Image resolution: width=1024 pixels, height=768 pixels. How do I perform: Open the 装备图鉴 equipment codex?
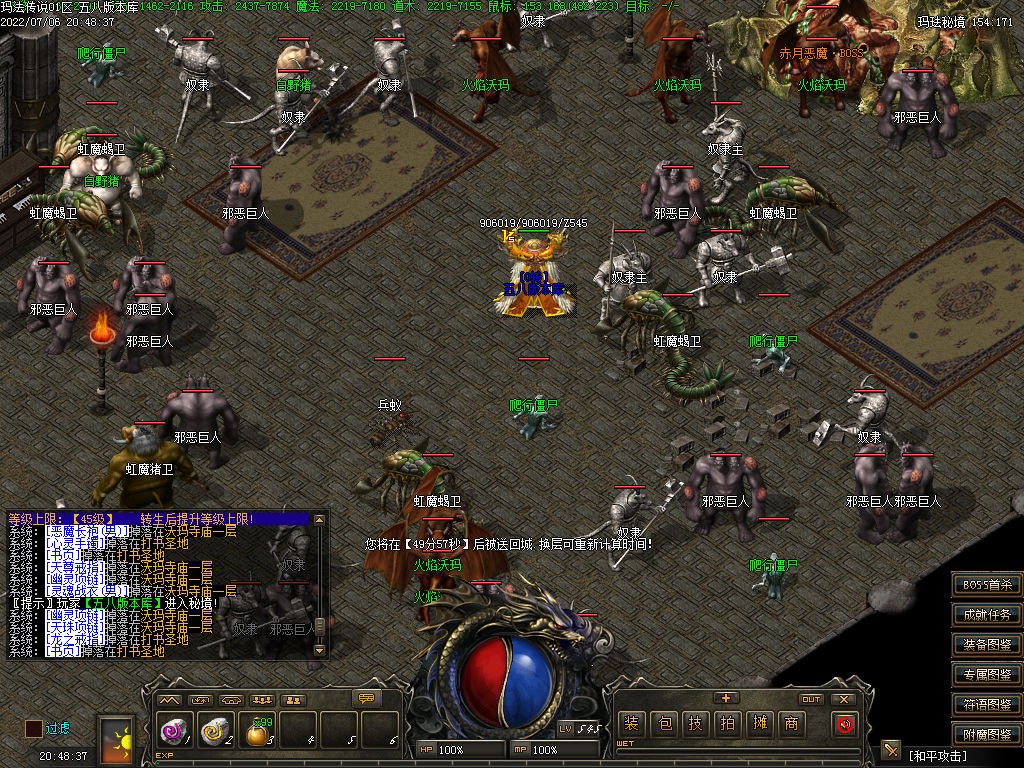click(986, 645)
